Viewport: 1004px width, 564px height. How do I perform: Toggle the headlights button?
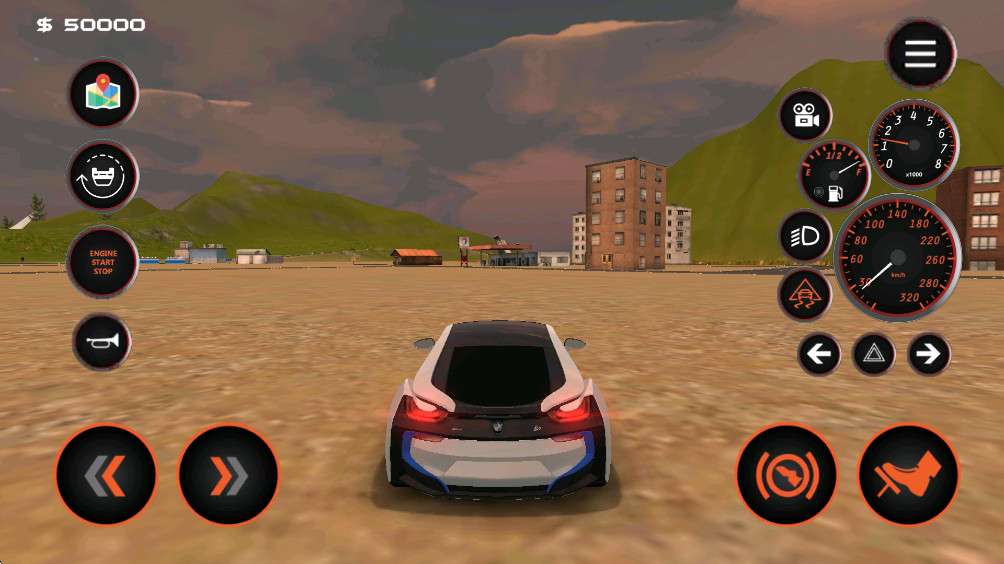805,236
